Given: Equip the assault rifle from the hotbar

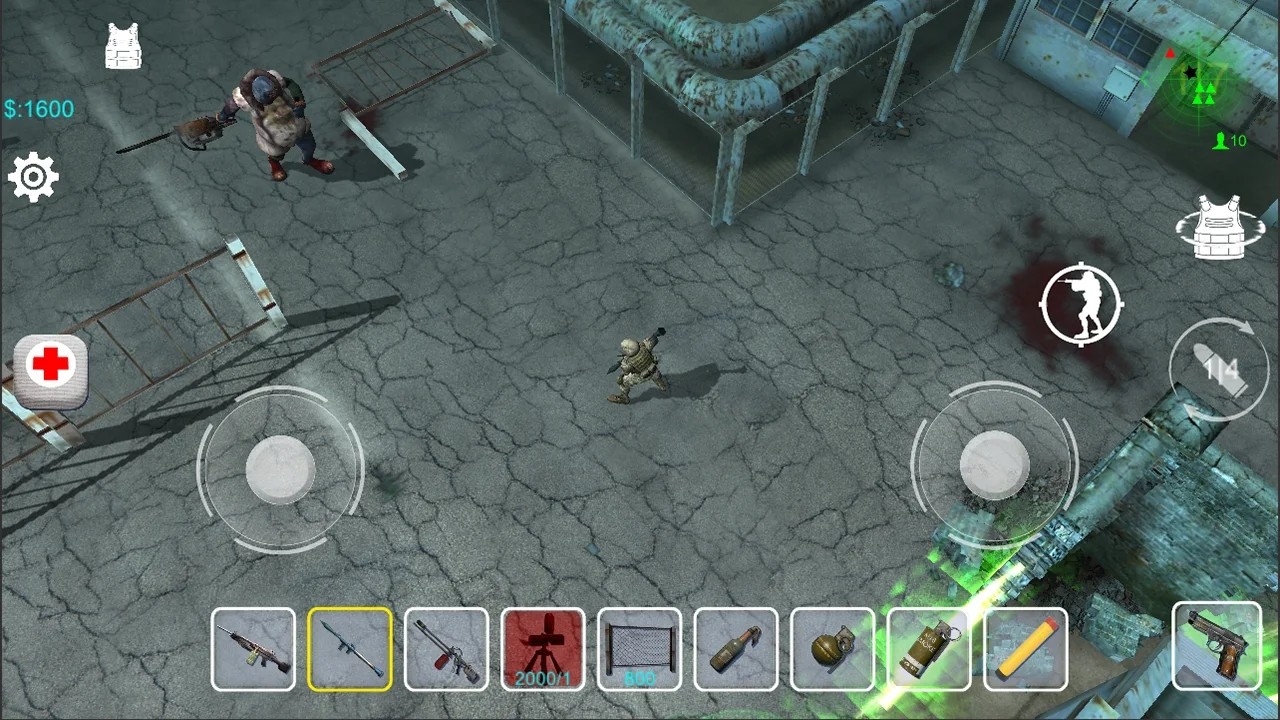Looking at the screenshot, I should coord(253,650).
